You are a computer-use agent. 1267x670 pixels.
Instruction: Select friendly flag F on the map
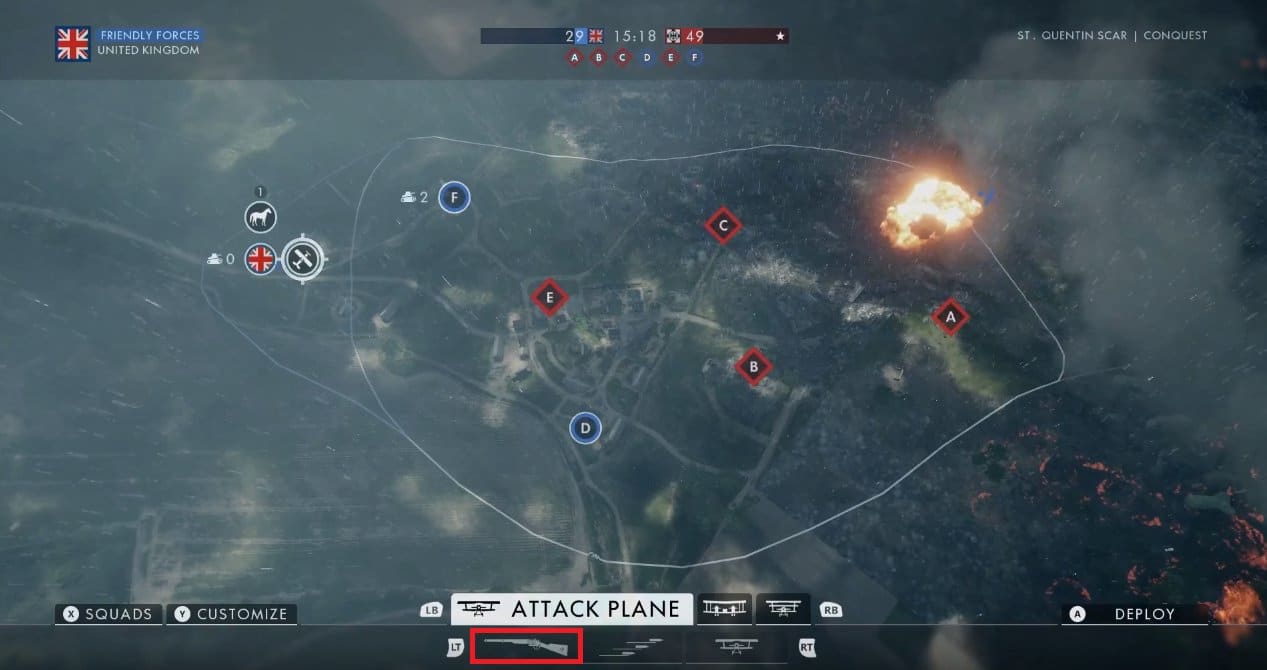pyautogui.click(x=454, y=197)
